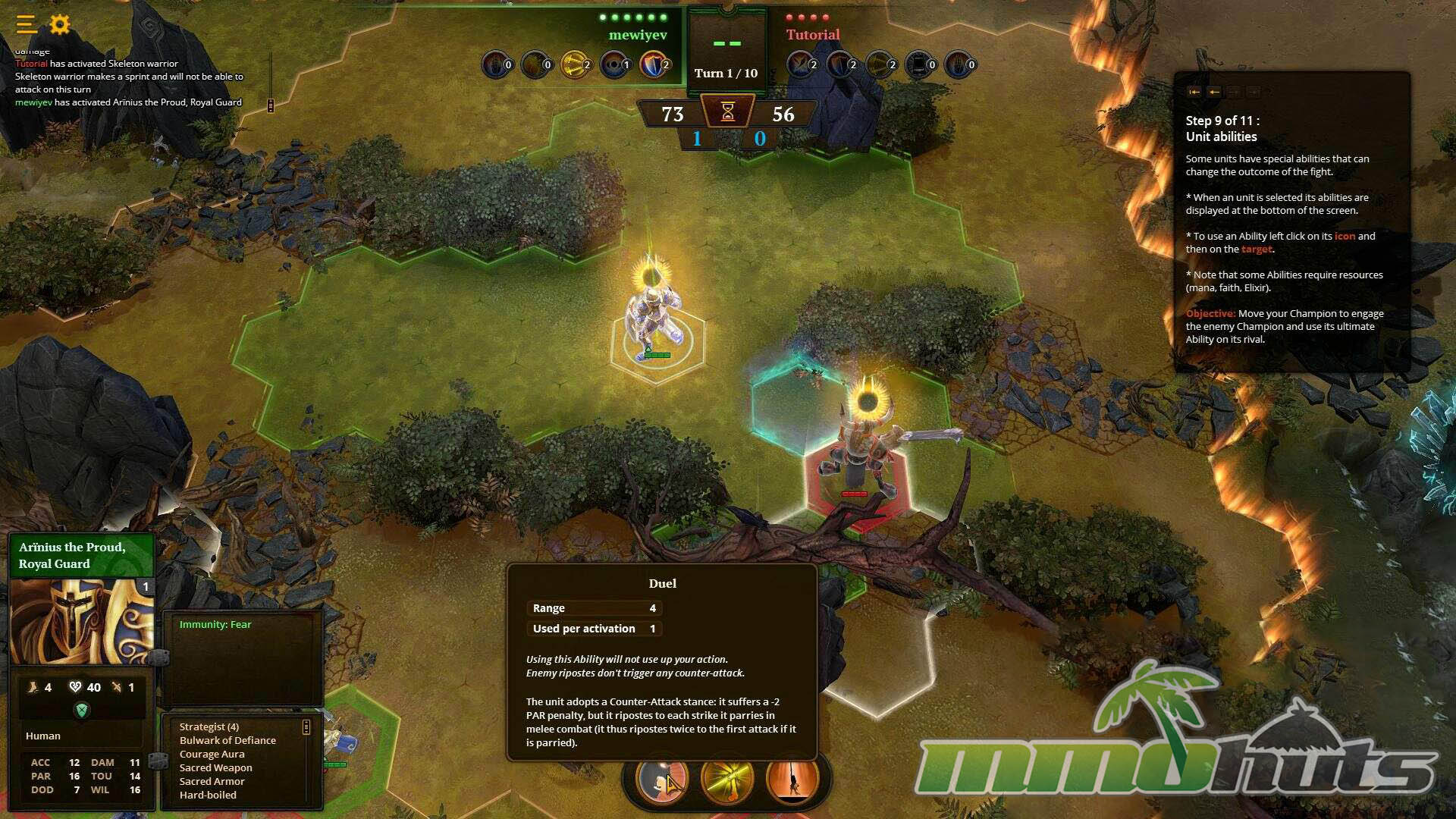Select mewiyev's blue shield icon
1456x819 pixels.
[653, 64]
